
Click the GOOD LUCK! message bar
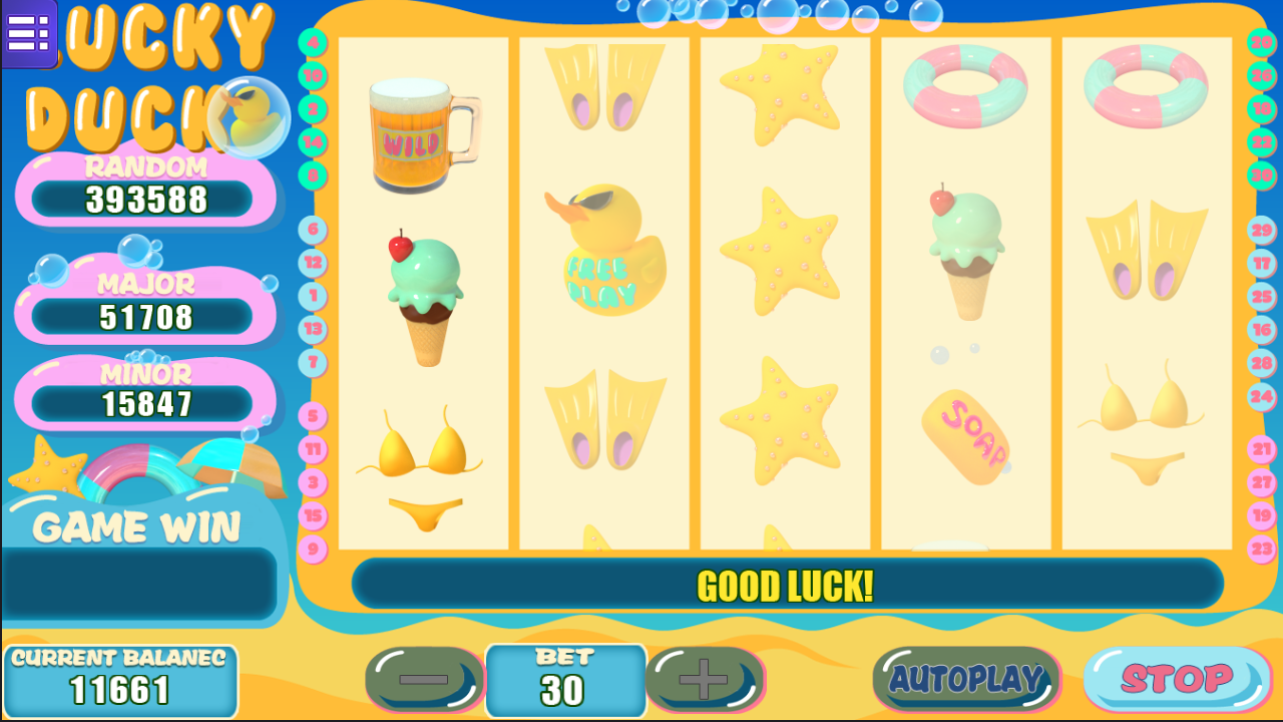(786, 586)
